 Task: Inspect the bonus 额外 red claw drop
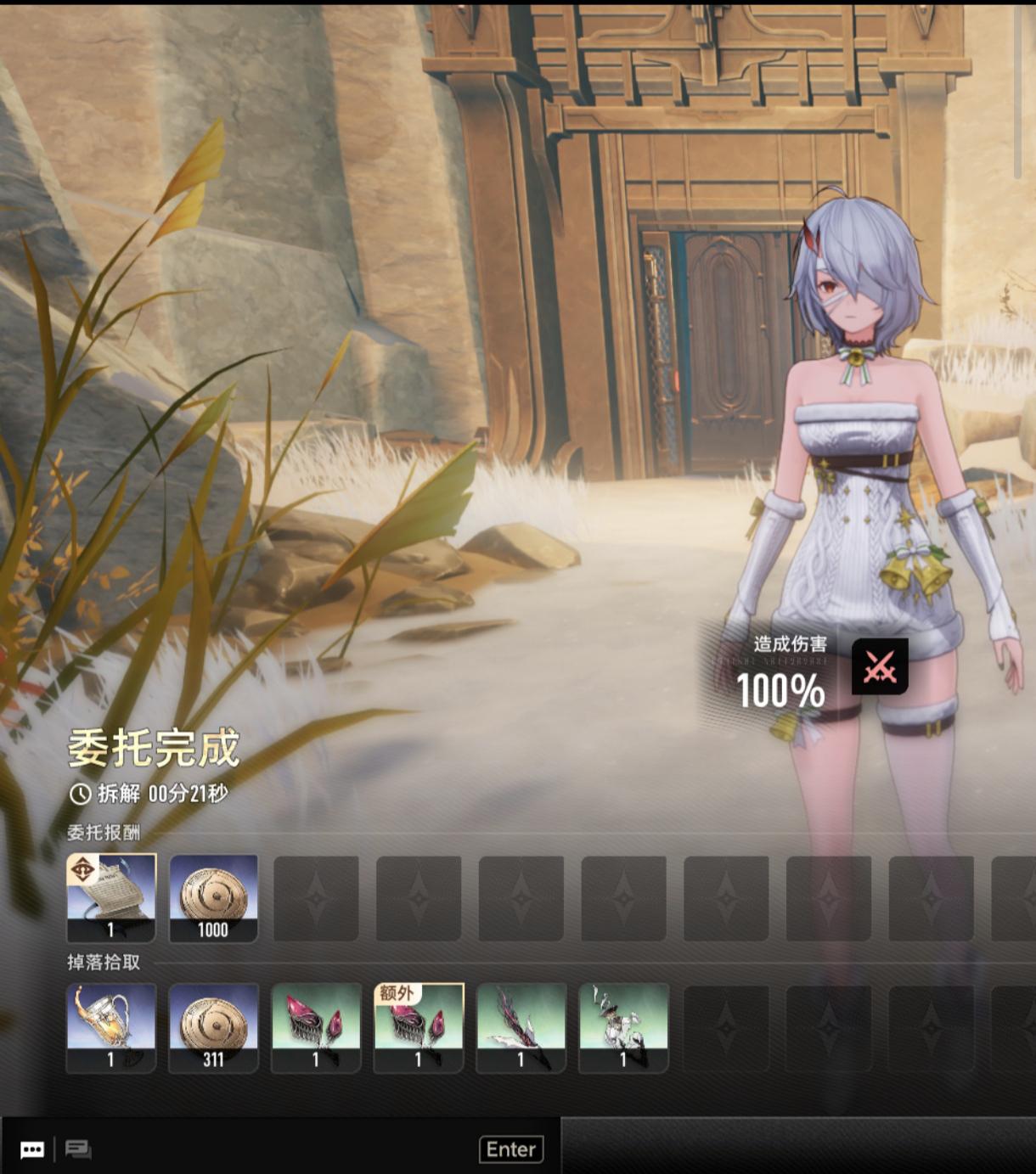click(419, 1027)
